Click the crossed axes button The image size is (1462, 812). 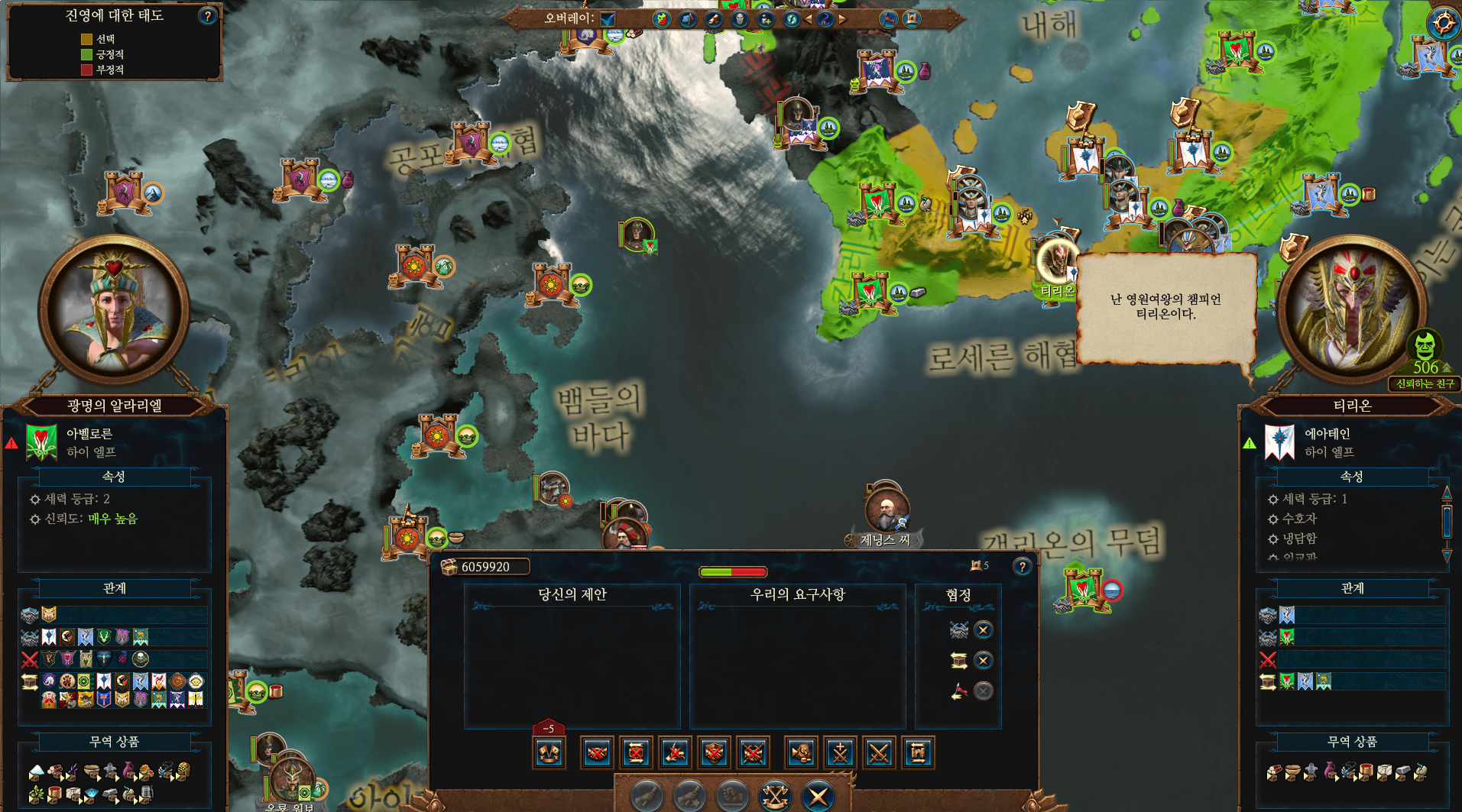(x=776, y=797)
